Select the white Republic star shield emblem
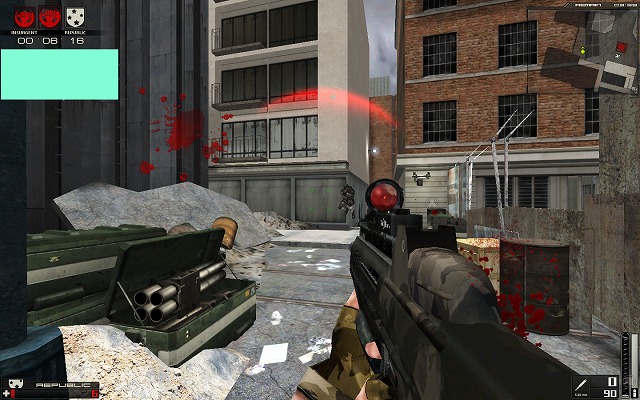 pos(74,15)
